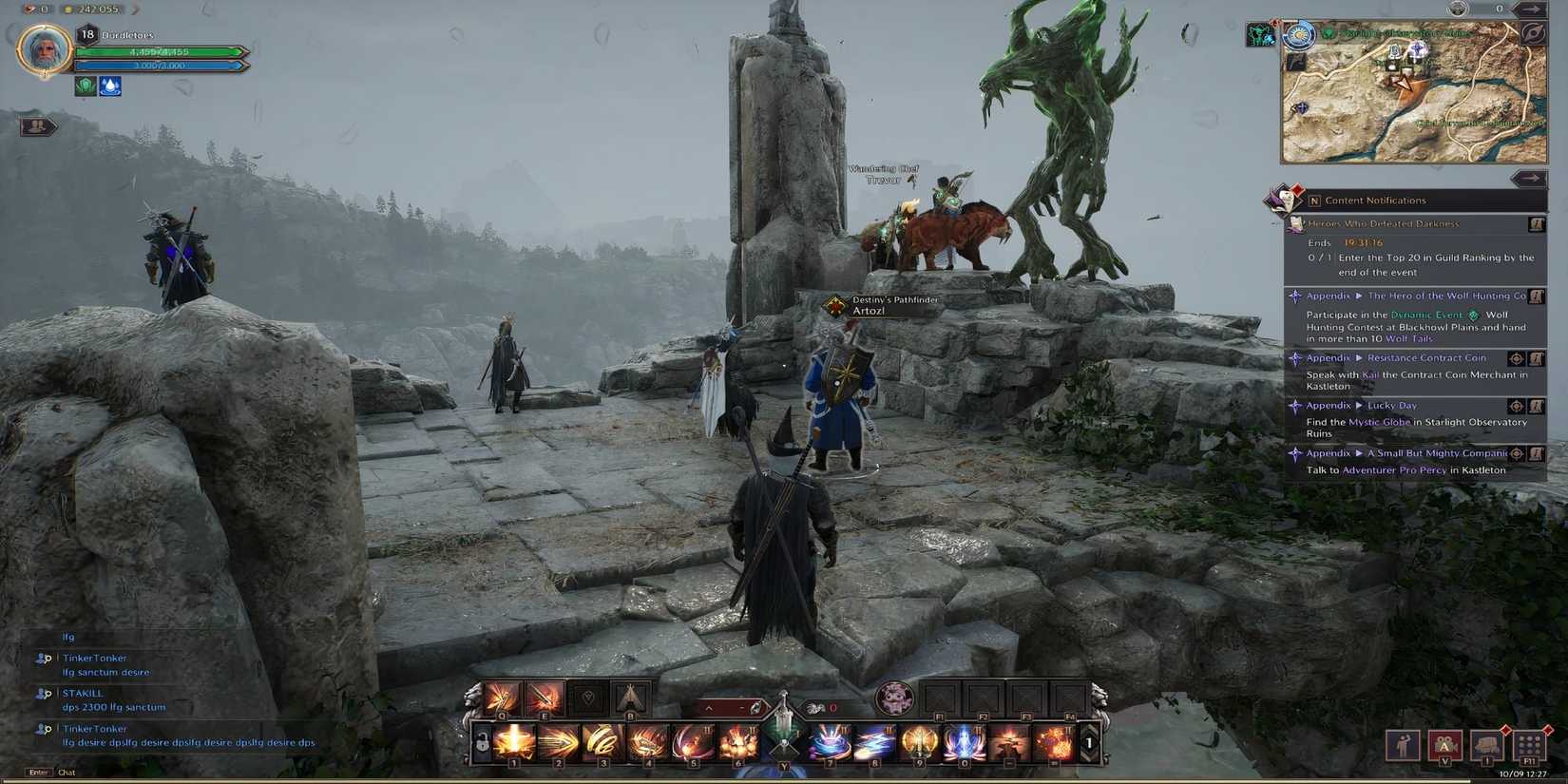Click the green buff icon under the health bar

(x=86, y=86)
